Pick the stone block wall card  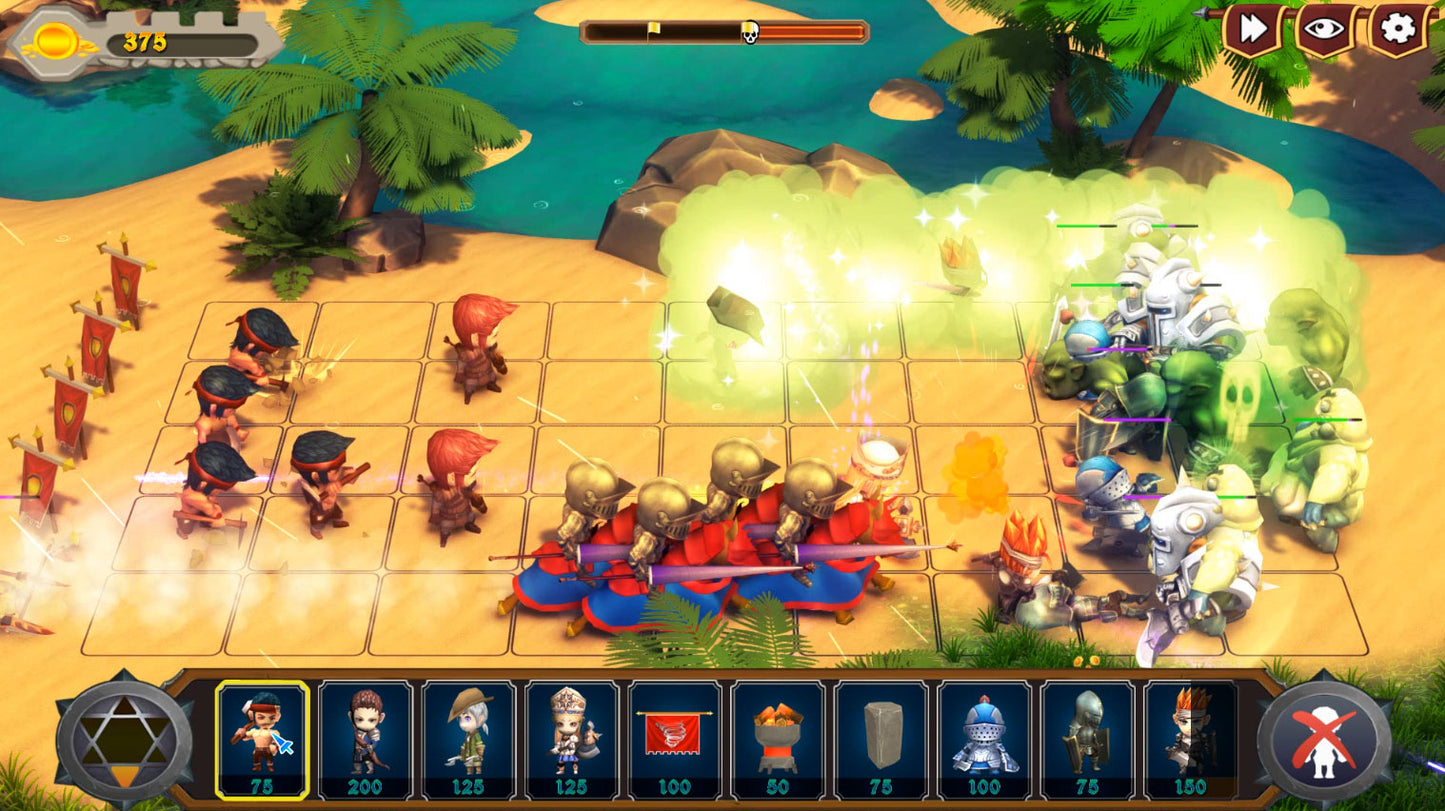click(881, 738)
